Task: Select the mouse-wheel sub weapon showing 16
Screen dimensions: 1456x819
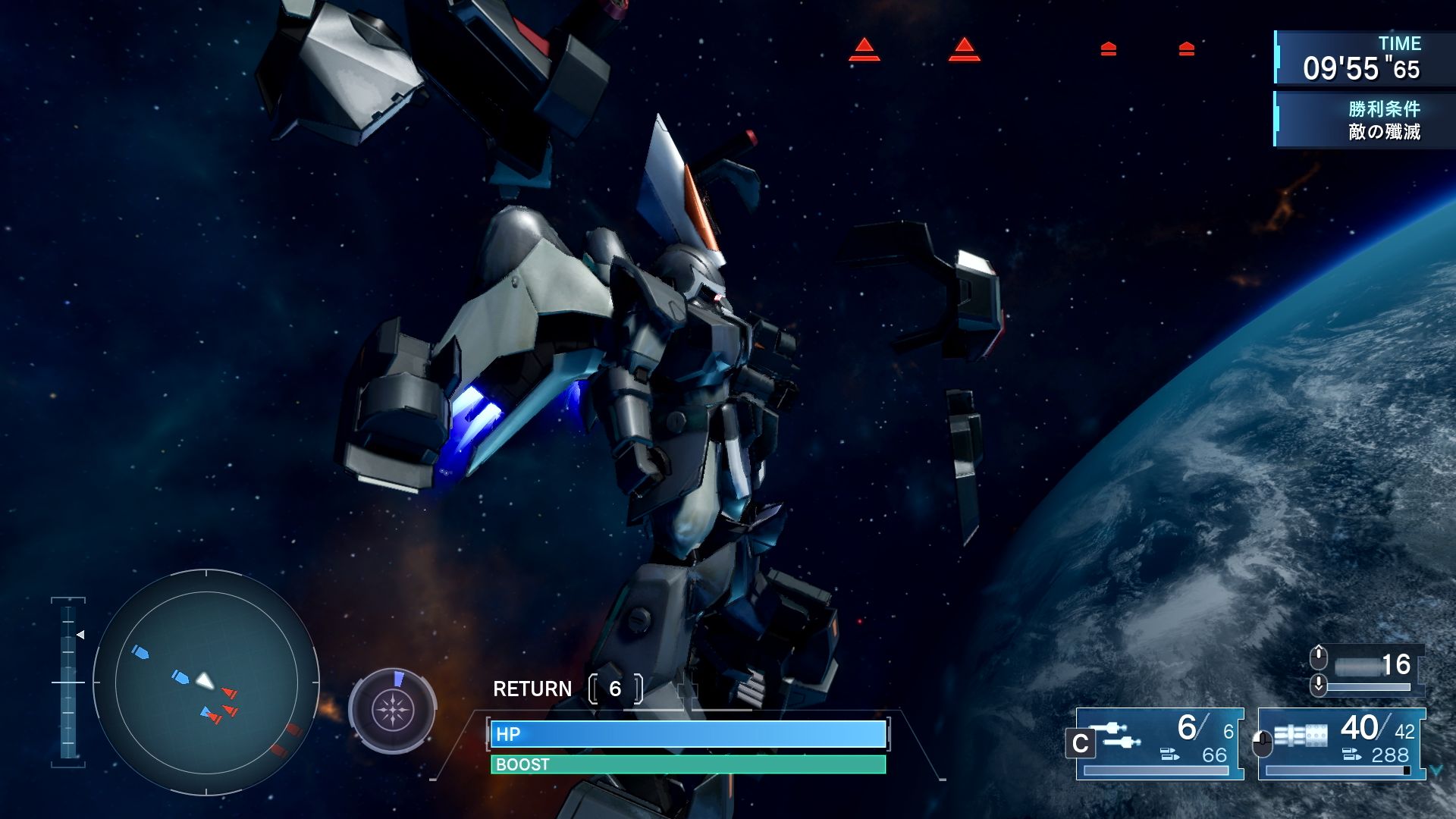Action: coord(1369,669)
